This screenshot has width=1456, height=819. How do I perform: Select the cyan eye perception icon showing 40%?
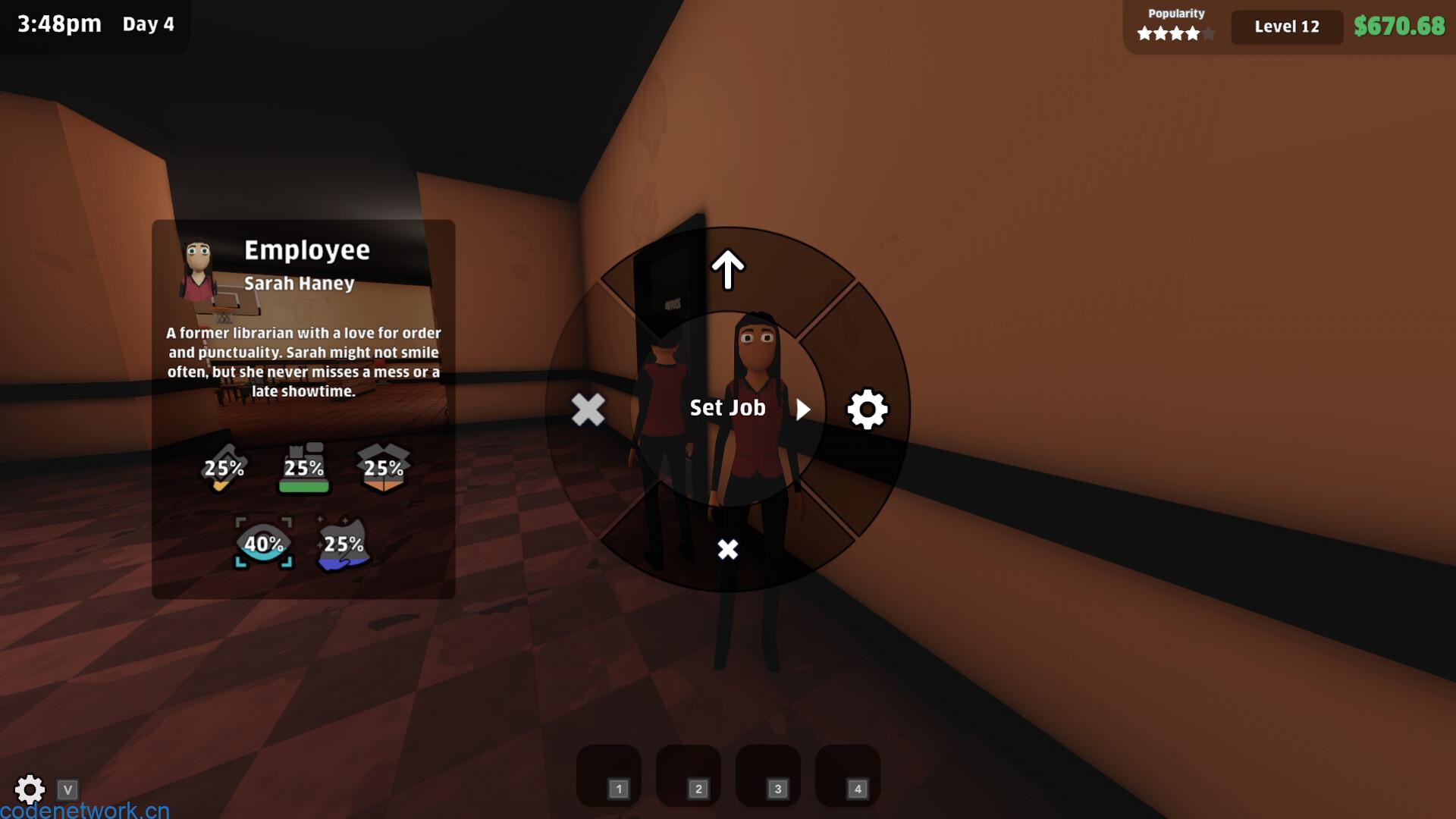[264, 544]
